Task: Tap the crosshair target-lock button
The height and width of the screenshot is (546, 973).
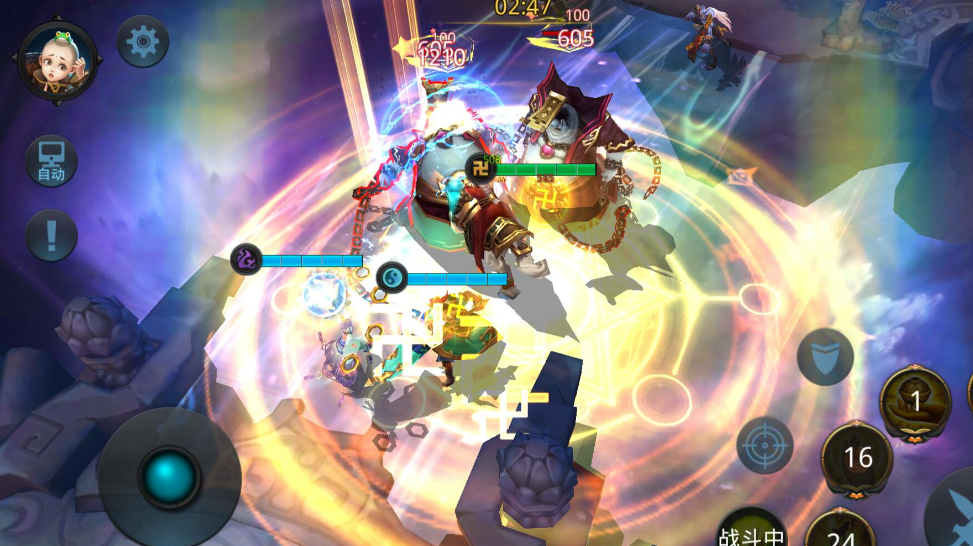Action: click(x=765, y=445)
